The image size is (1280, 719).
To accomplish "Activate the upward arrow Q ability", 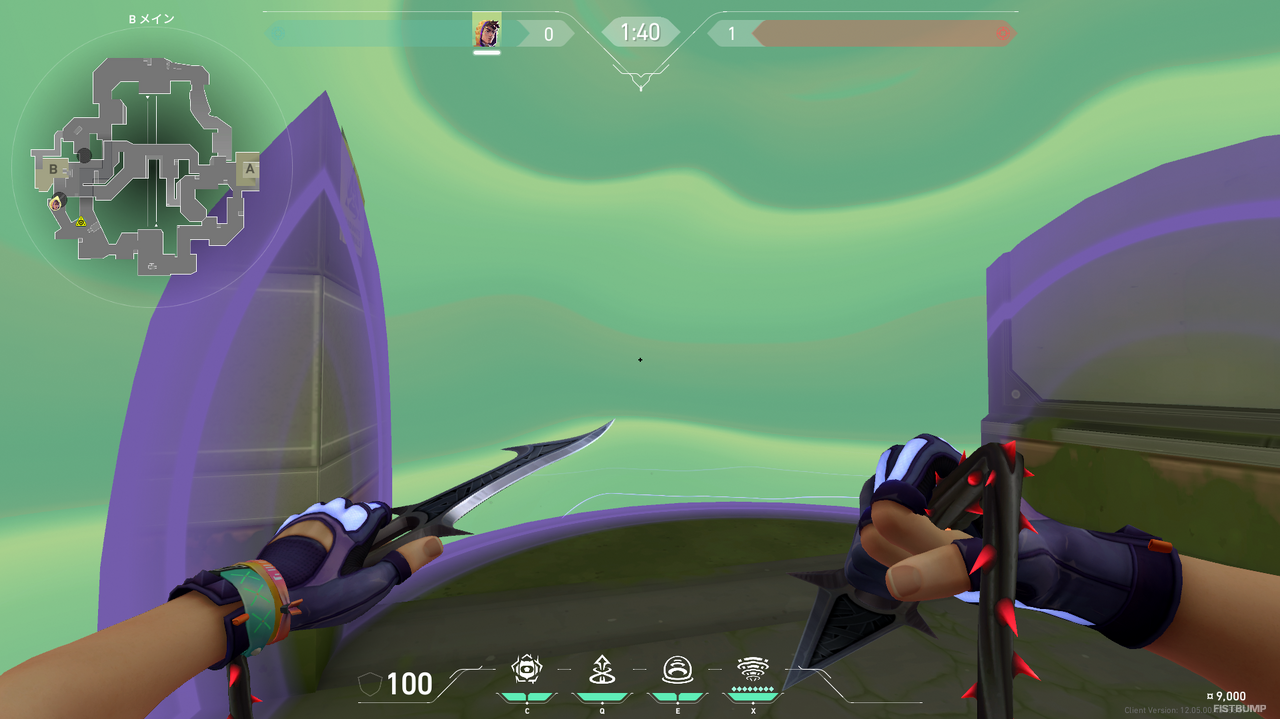I will click(602, 669).
